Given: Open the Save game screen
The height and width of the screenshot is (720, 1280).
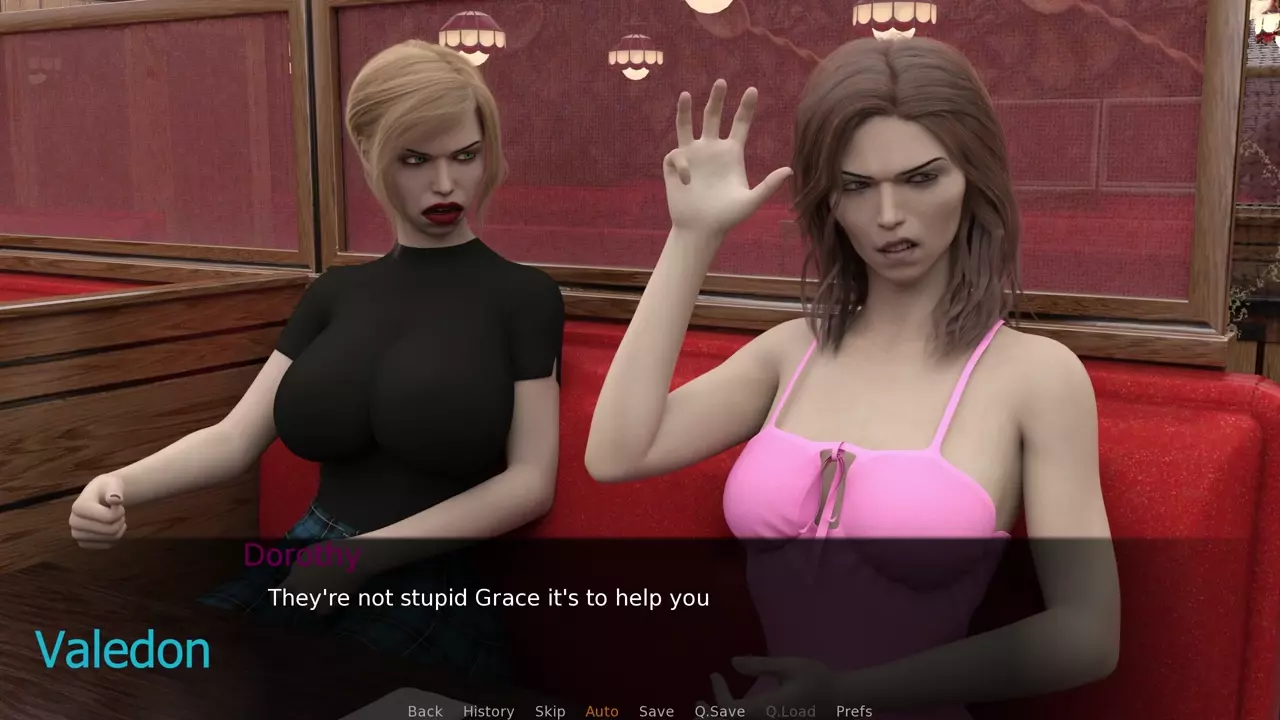Looking at the screenshot, I should tap(656, 711).
